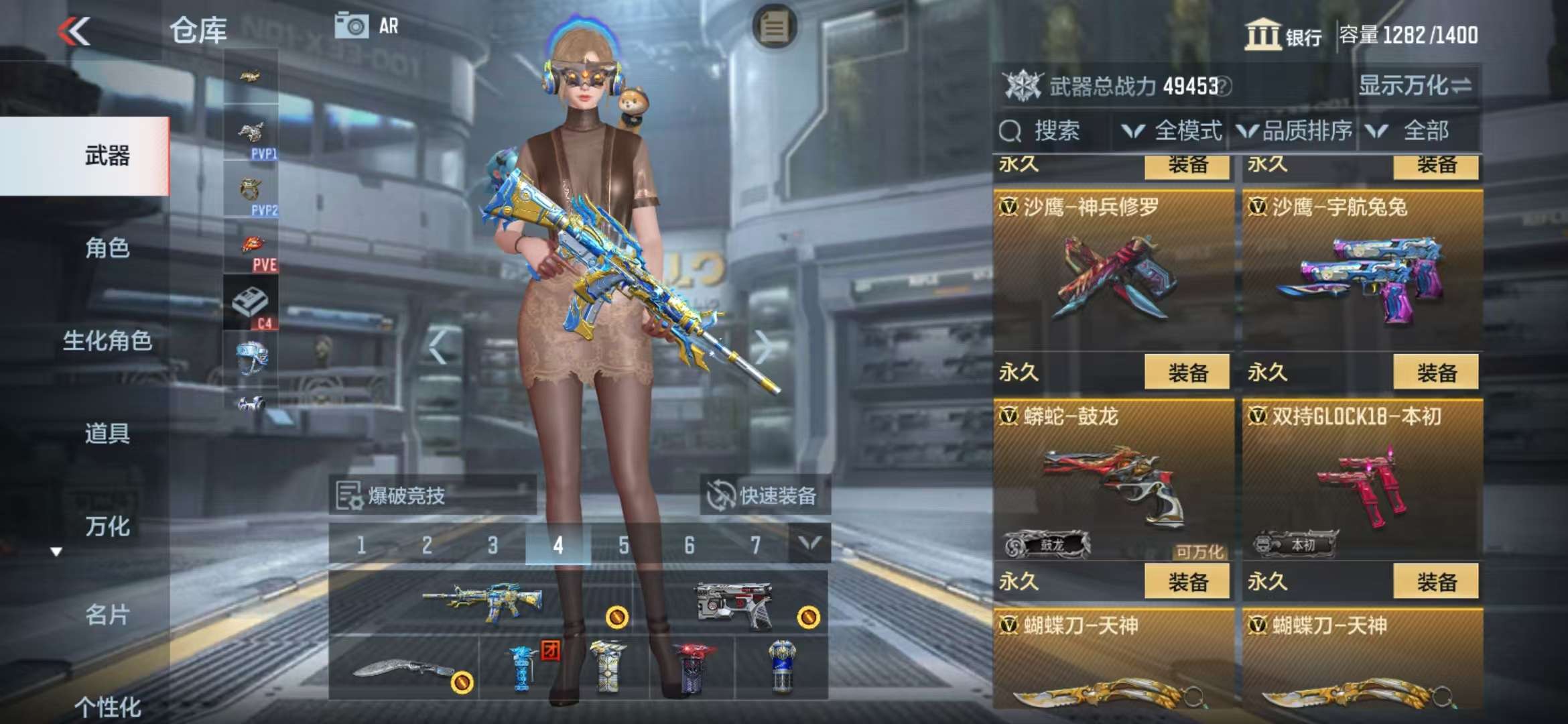Open the AR camera mode
The width and height of the screenshot is (1568, 724).
(x=367, y=26)
